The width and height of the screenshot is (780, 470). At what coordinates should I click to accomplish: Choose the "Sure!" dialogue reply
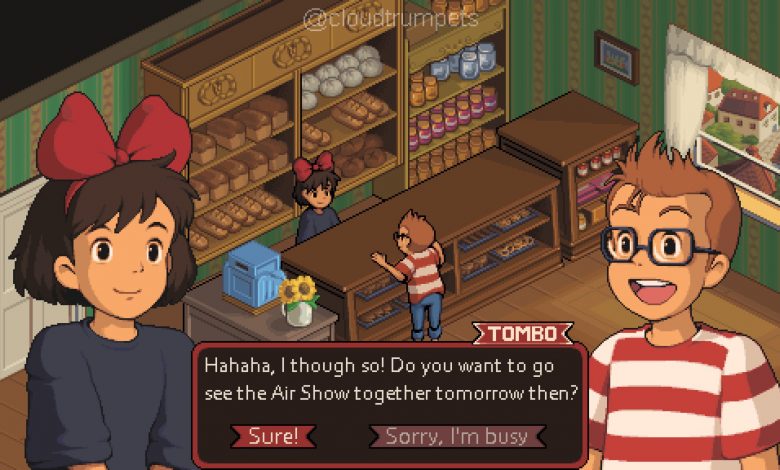tap(273, 436)
